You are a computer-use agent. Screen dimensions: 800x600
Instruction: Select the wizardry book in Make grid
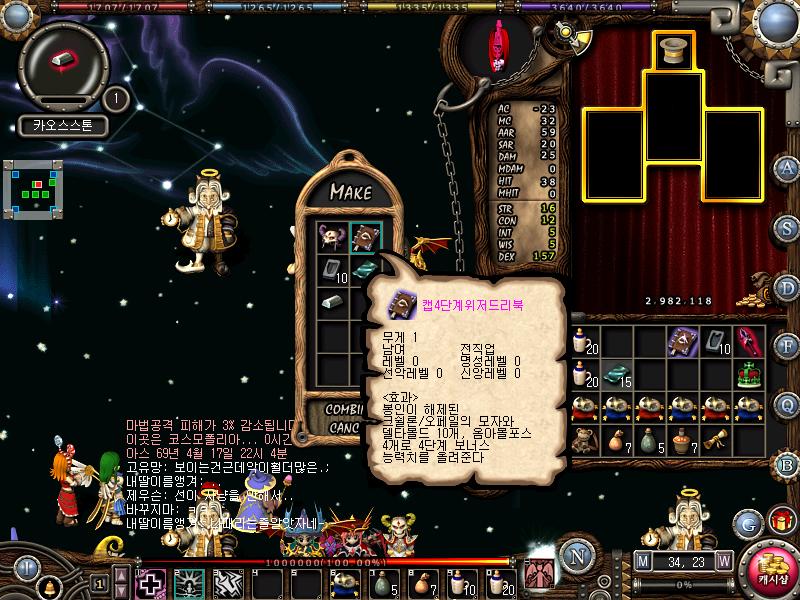[x=363, y=238]
